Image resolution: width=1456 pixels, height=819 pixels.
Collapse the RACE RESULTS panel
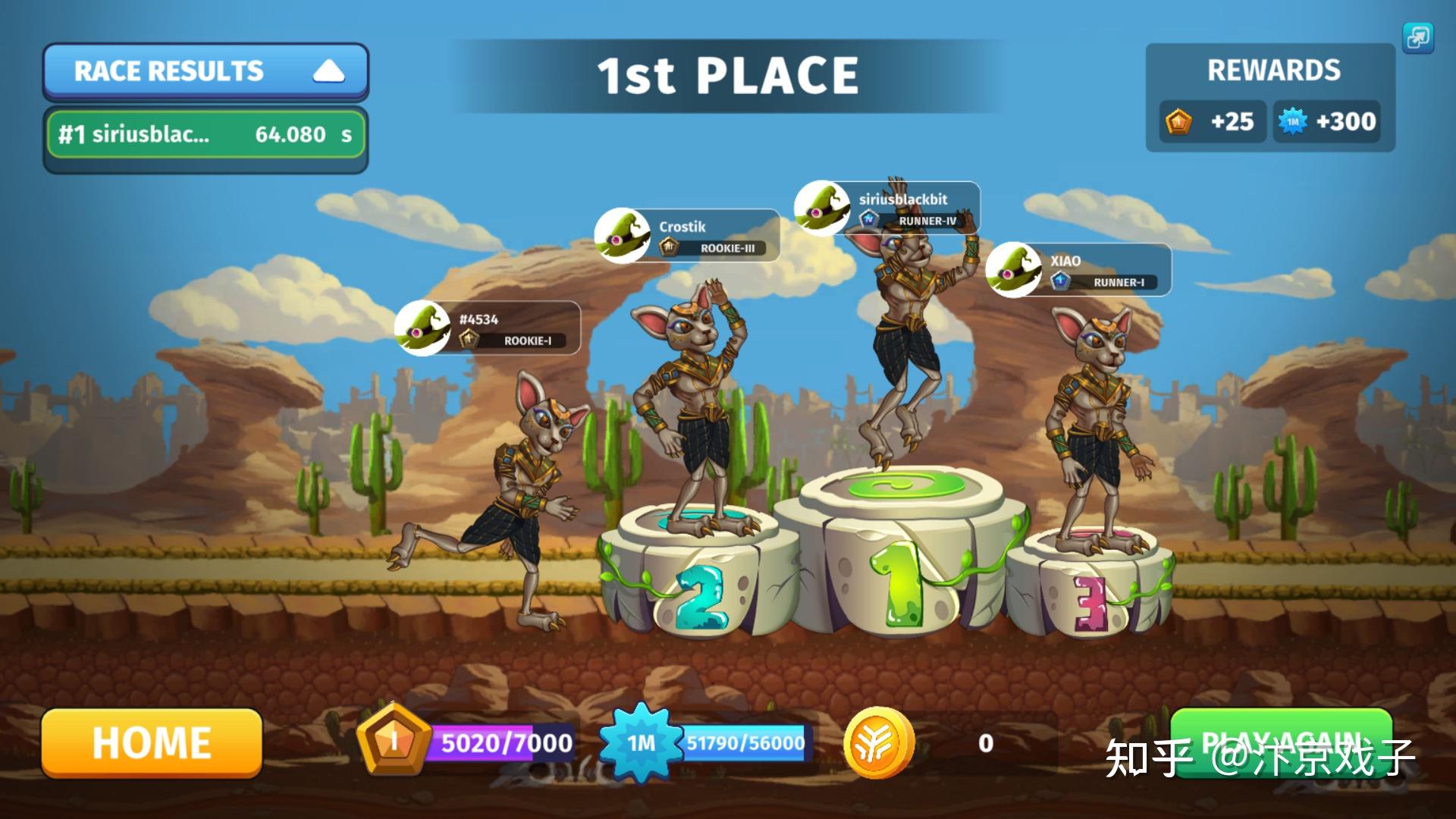click(x=328, y=71)
